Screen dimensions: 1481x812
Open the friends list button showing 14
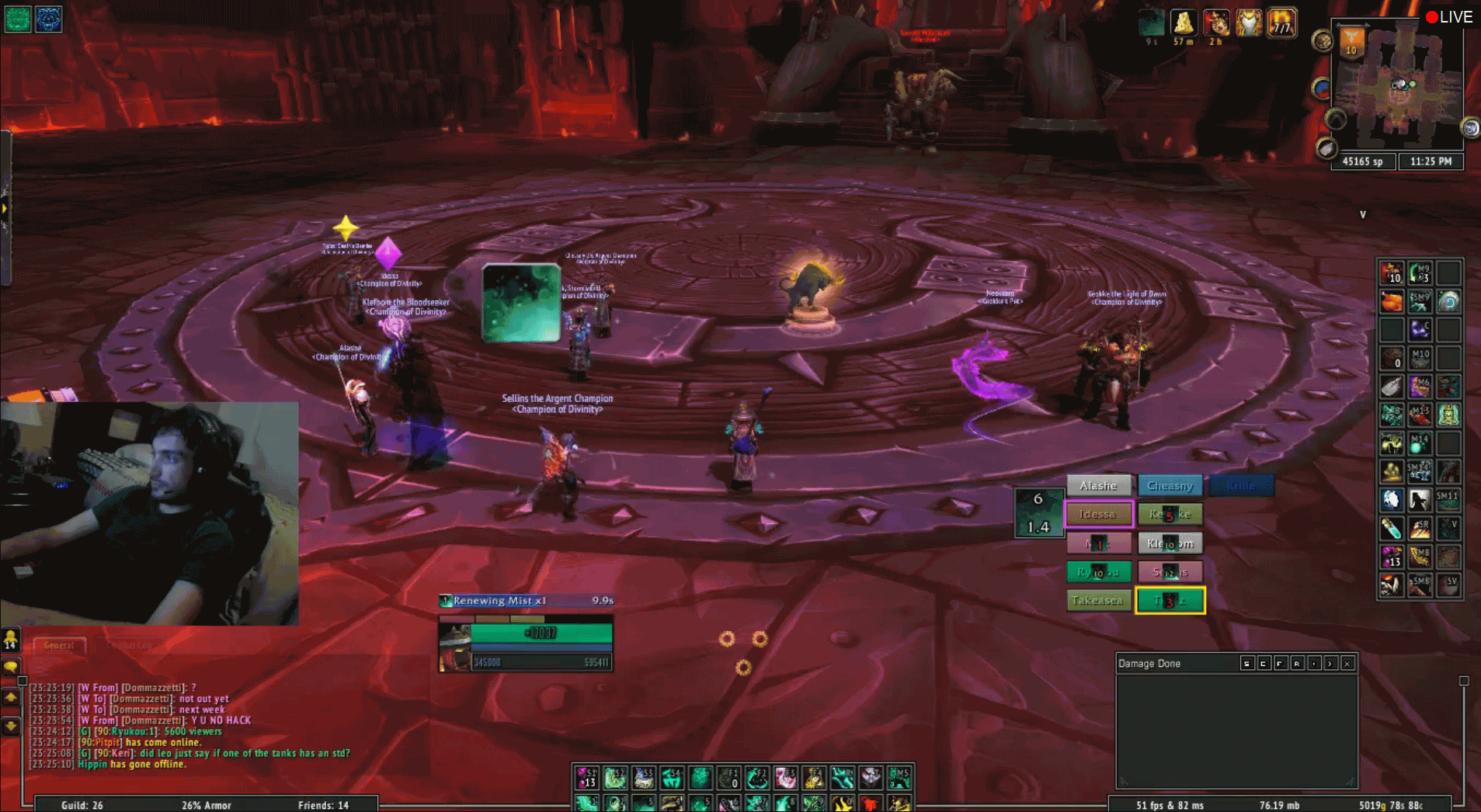coord(11,640)
